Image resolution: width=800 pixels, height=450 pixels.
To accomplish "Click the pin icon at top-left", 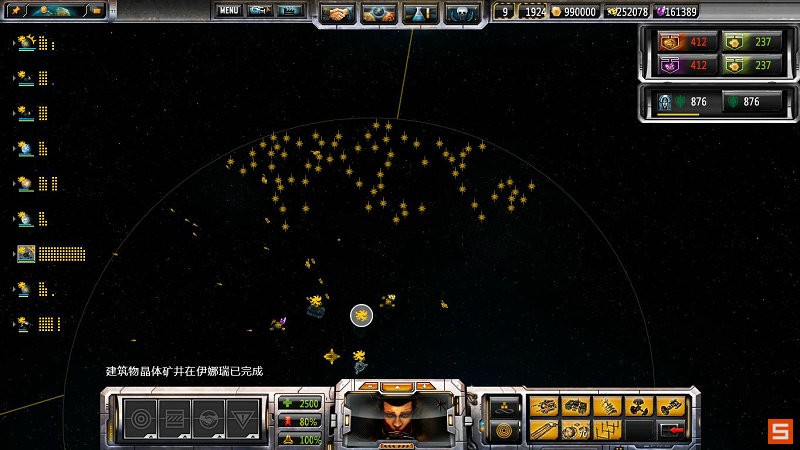I will click(15, 11).
